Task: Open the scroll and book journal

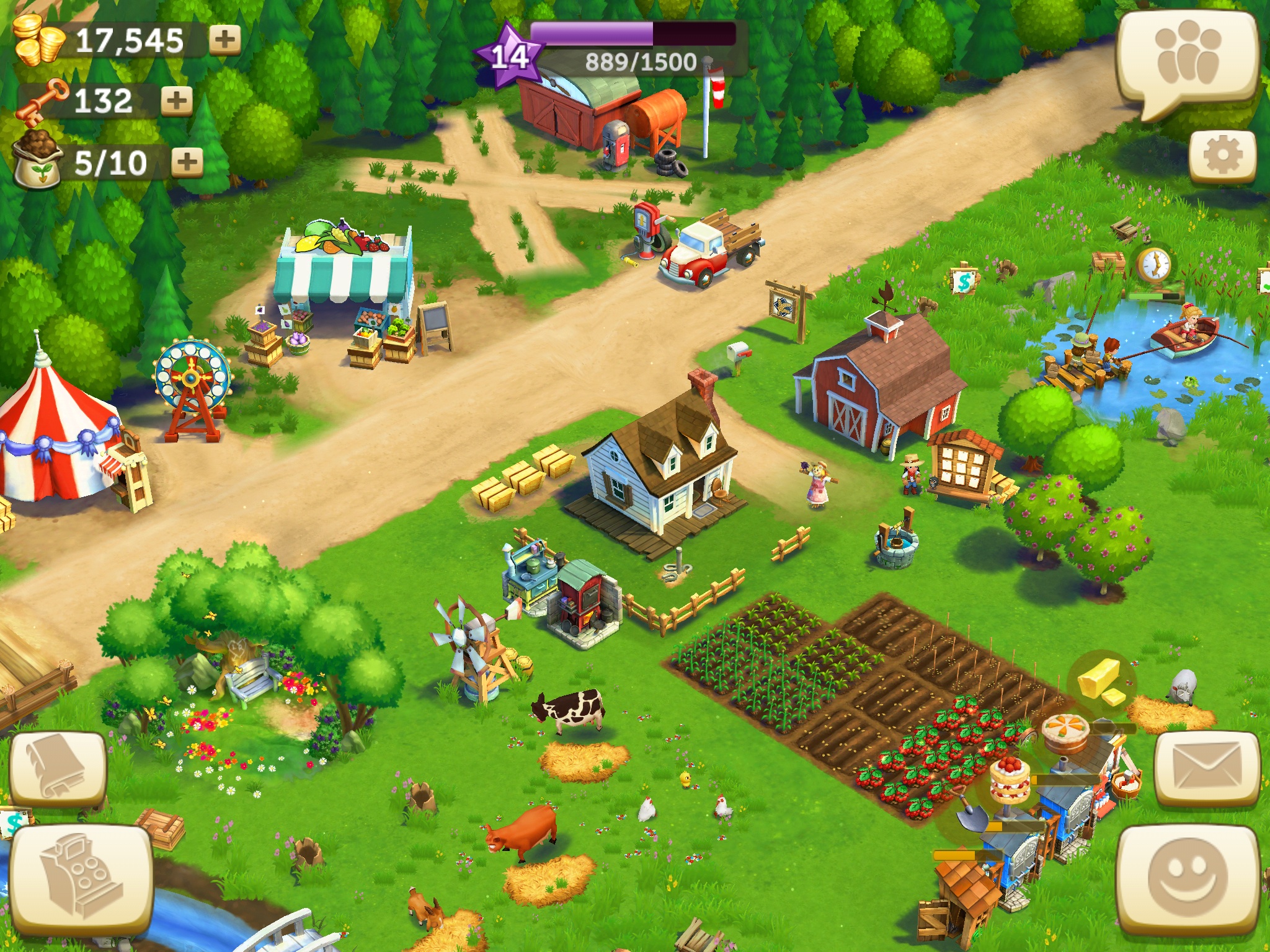Action: pyautogui.click(x=58, y=769)
